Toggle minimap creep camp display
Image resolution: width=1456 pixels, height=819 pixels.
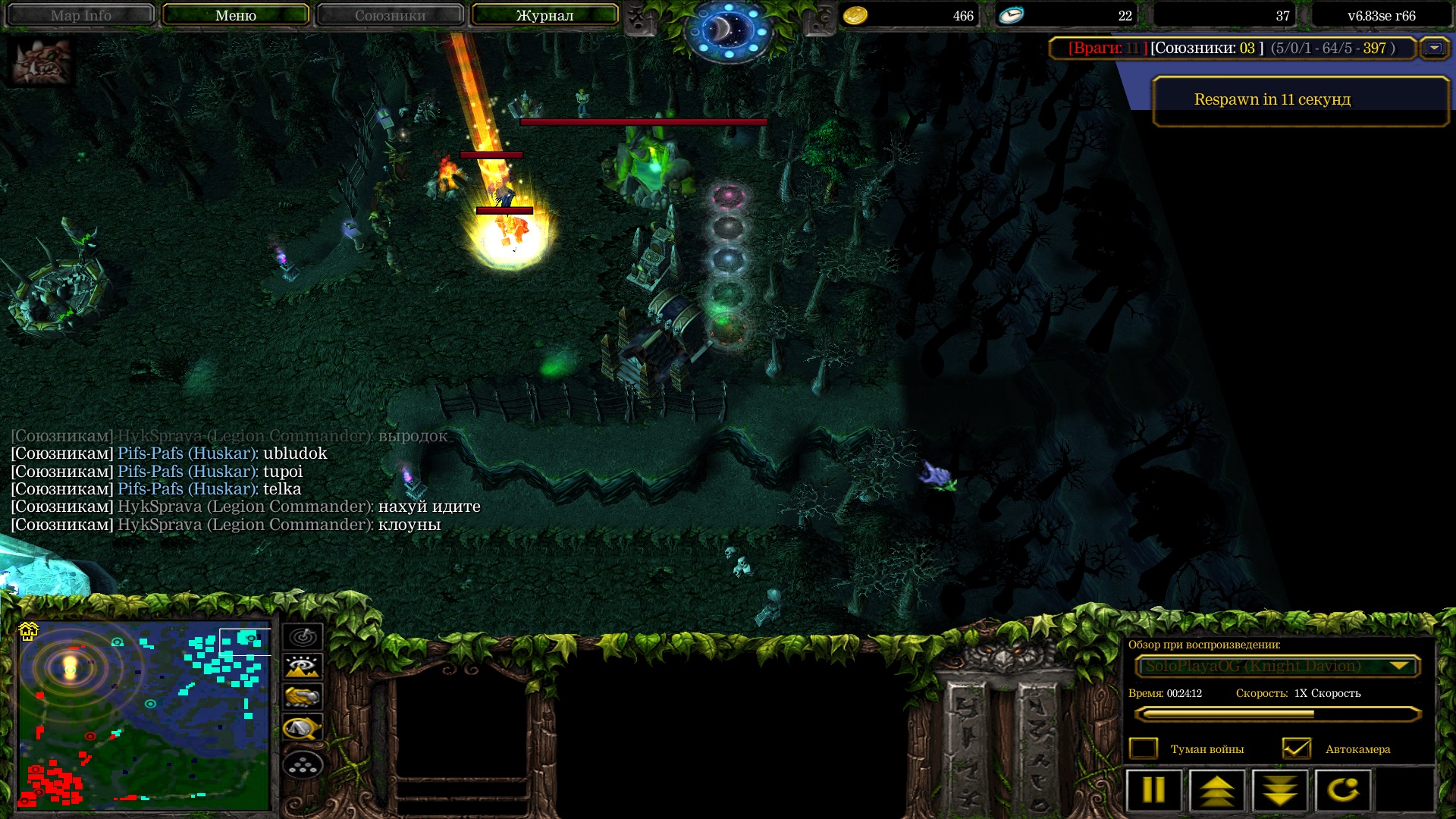click(303, 729)
